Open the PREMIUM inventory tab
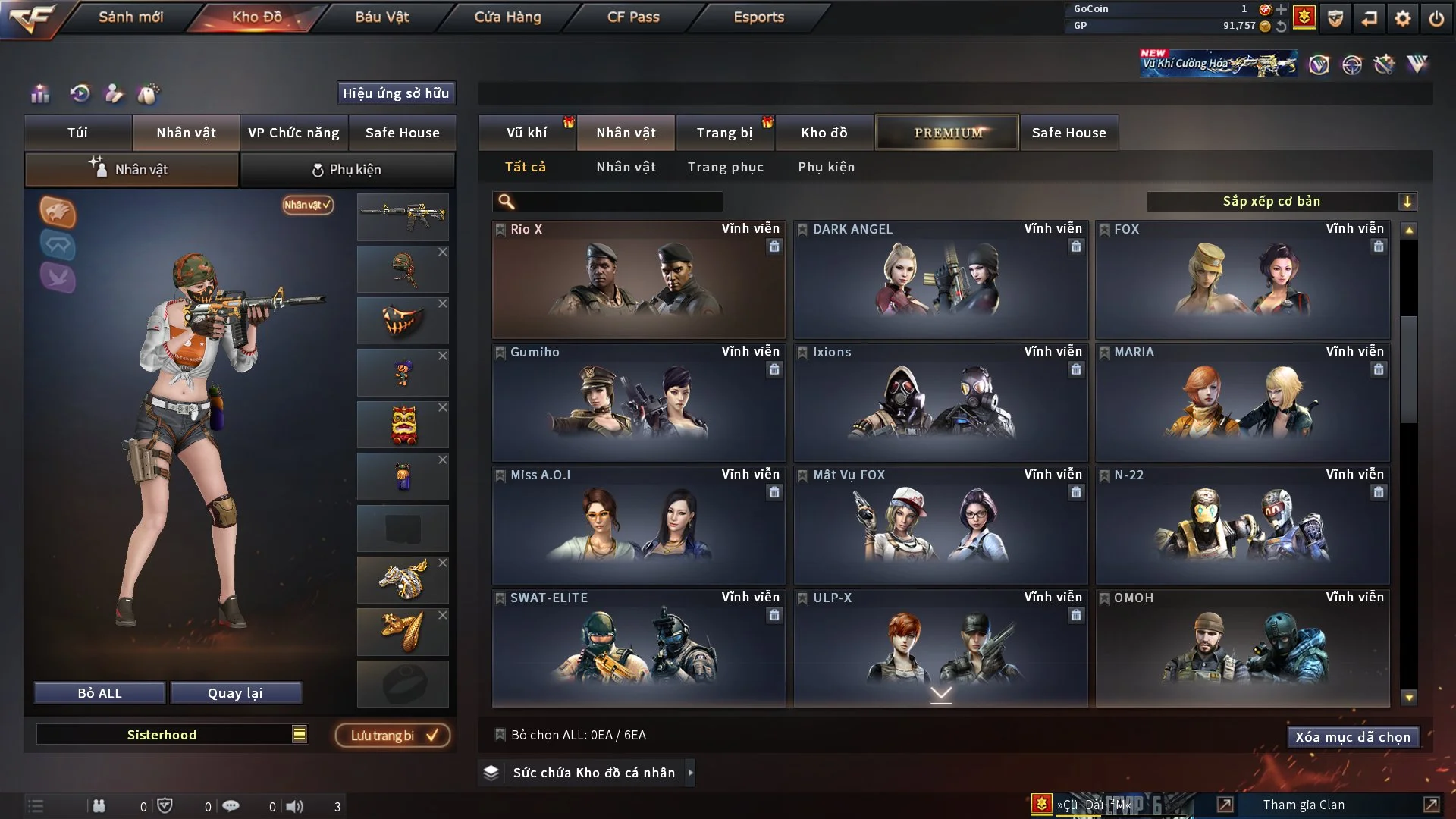The image size is (1456, 819). click(x=947, y=133)
